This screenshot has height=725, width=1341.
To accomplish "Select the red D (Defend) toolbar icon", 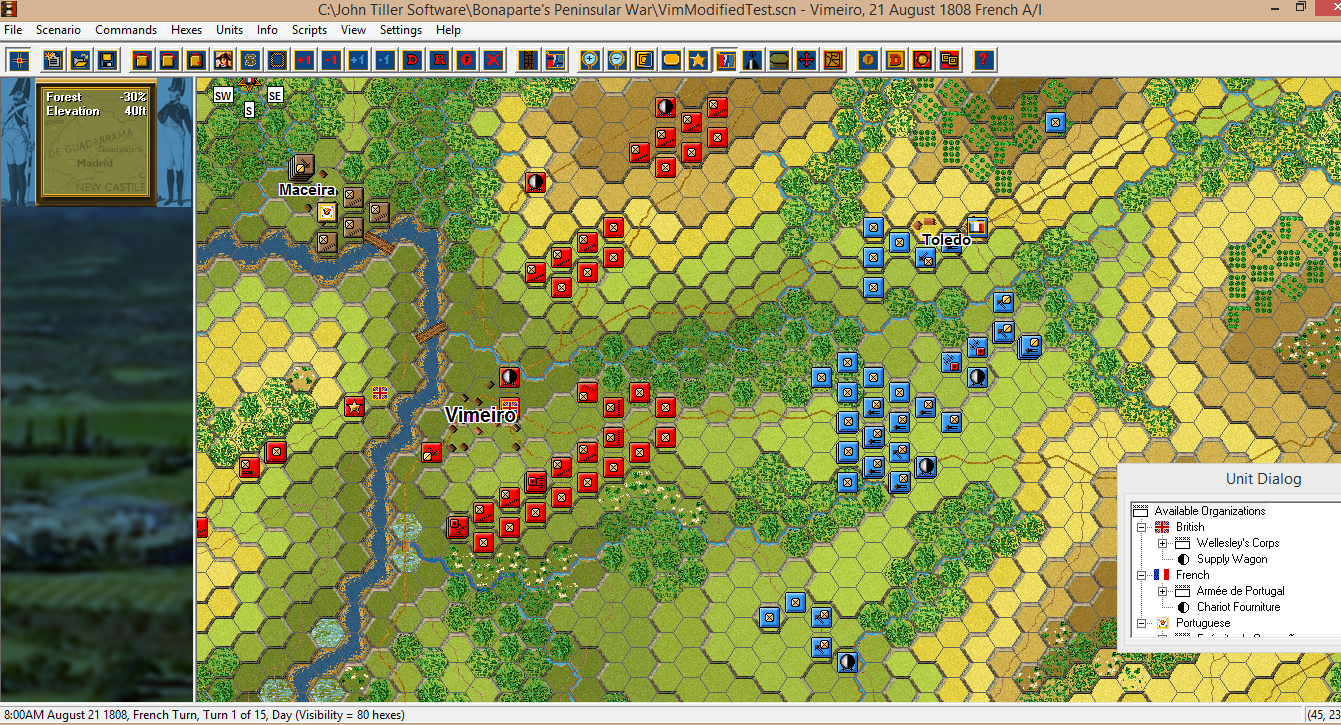I will pyautogui.click(x=413, y=60).
